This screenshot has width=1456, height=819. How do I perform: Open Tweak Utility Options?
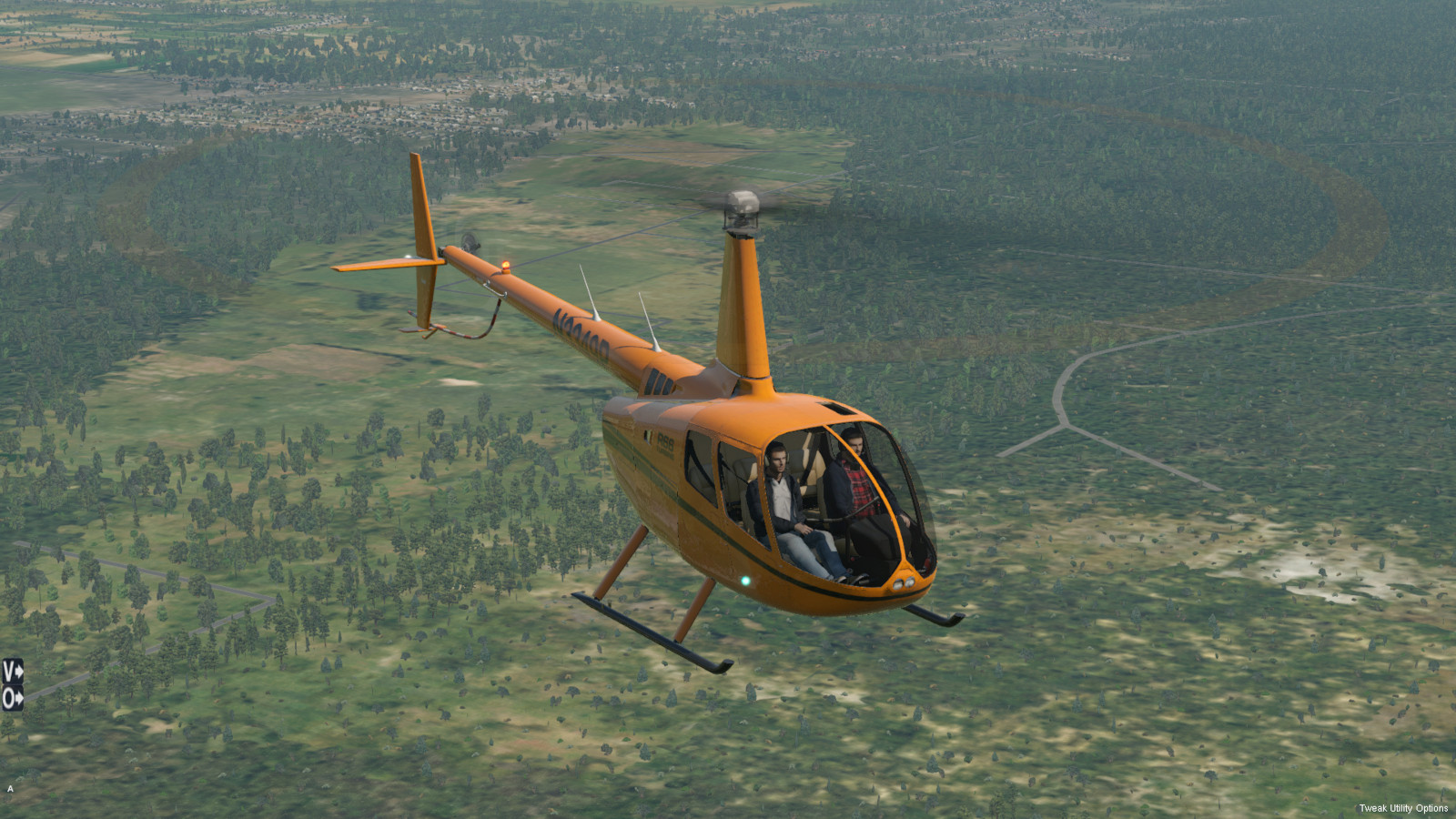coord(1402,808)
